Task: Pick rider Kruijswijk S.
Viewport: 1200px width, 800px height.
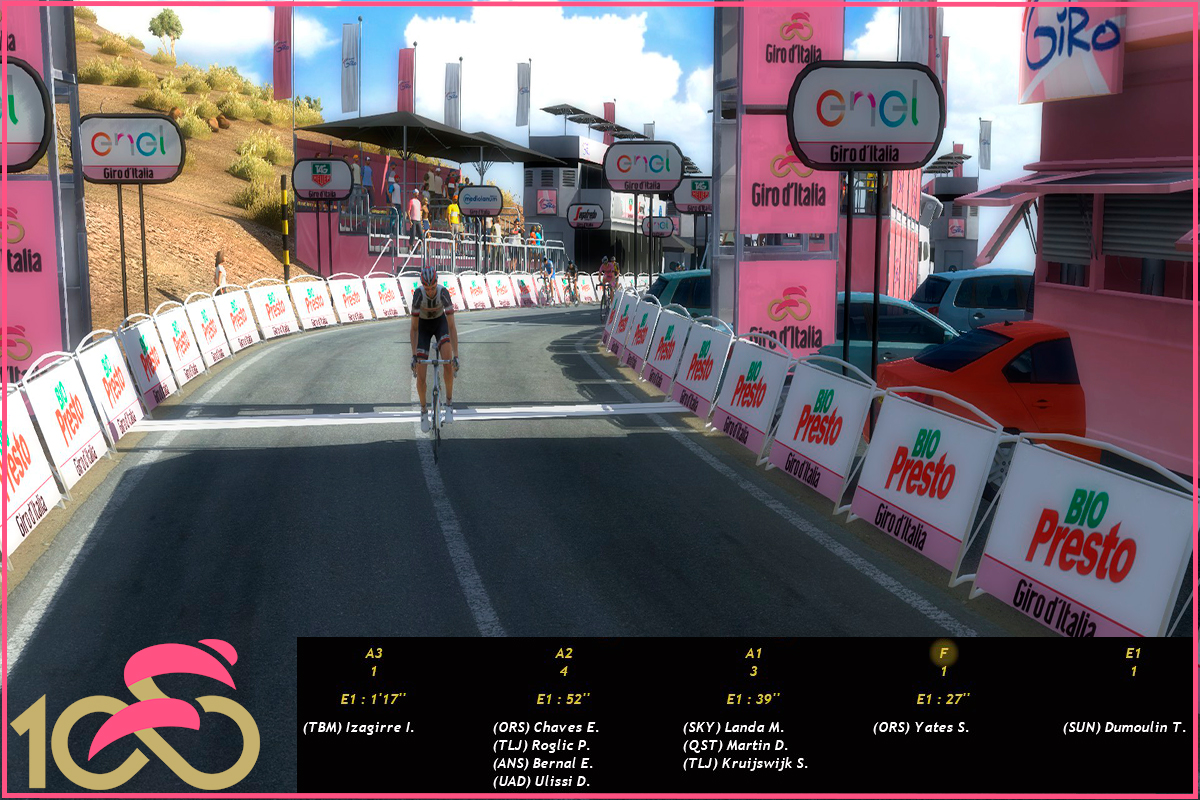Action: pos(746,763)
